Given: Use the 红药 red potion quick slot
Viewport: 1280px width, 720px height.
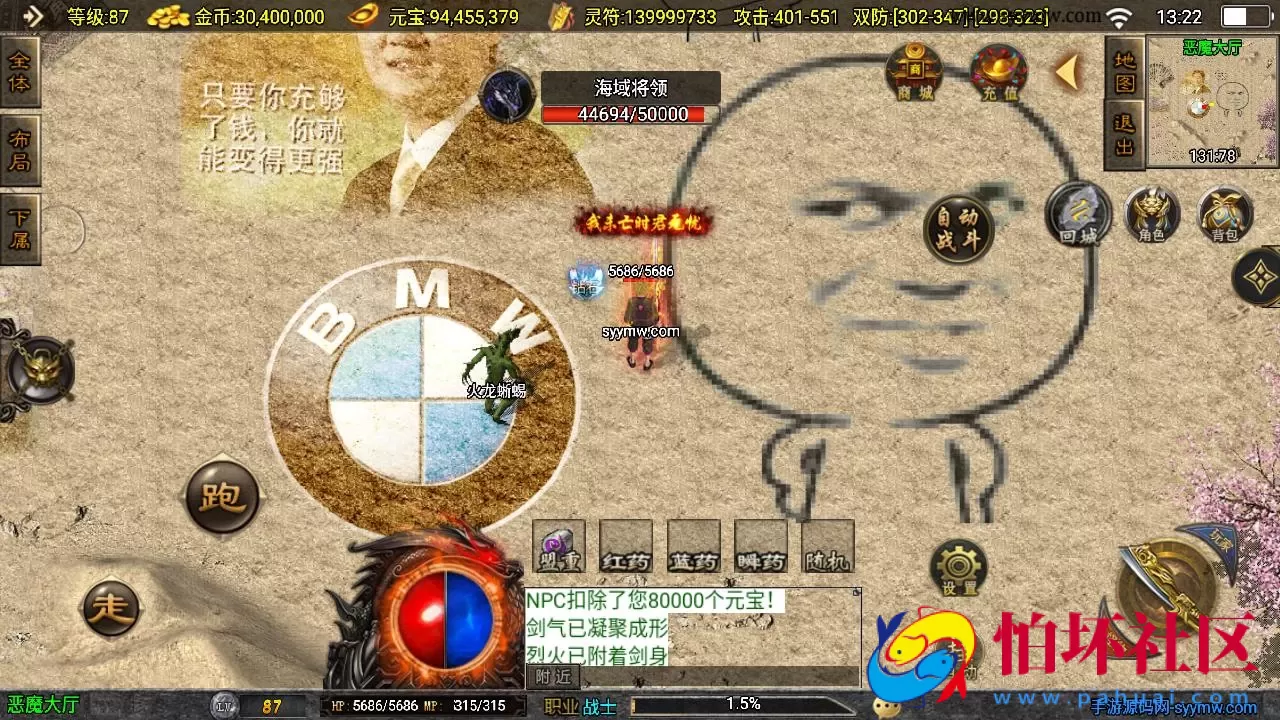Looking at the screenshot, I should point(624,547).
